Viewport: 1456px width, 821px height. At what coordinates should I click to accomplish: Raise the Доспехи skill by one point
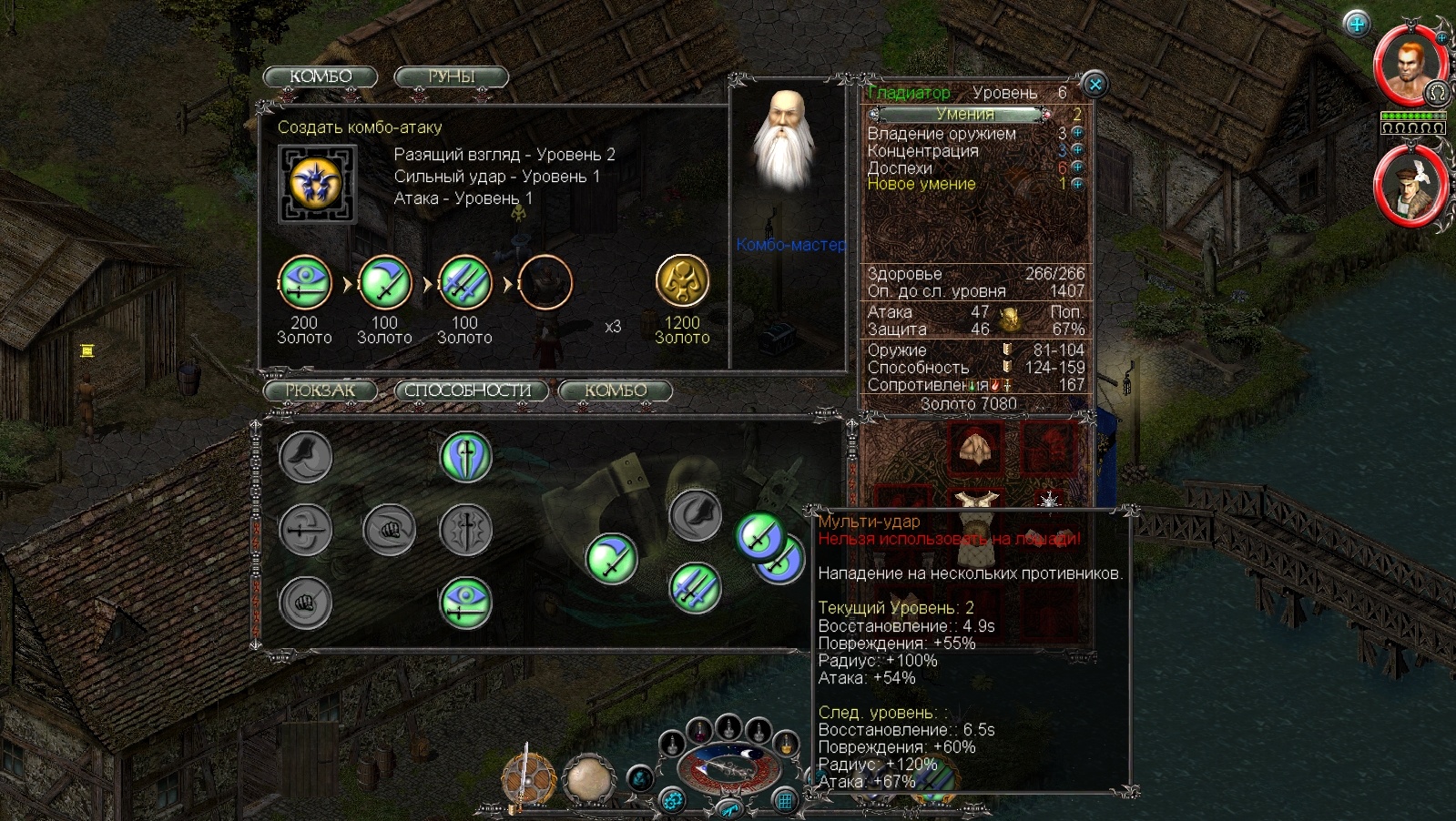tap(1078, 167)
